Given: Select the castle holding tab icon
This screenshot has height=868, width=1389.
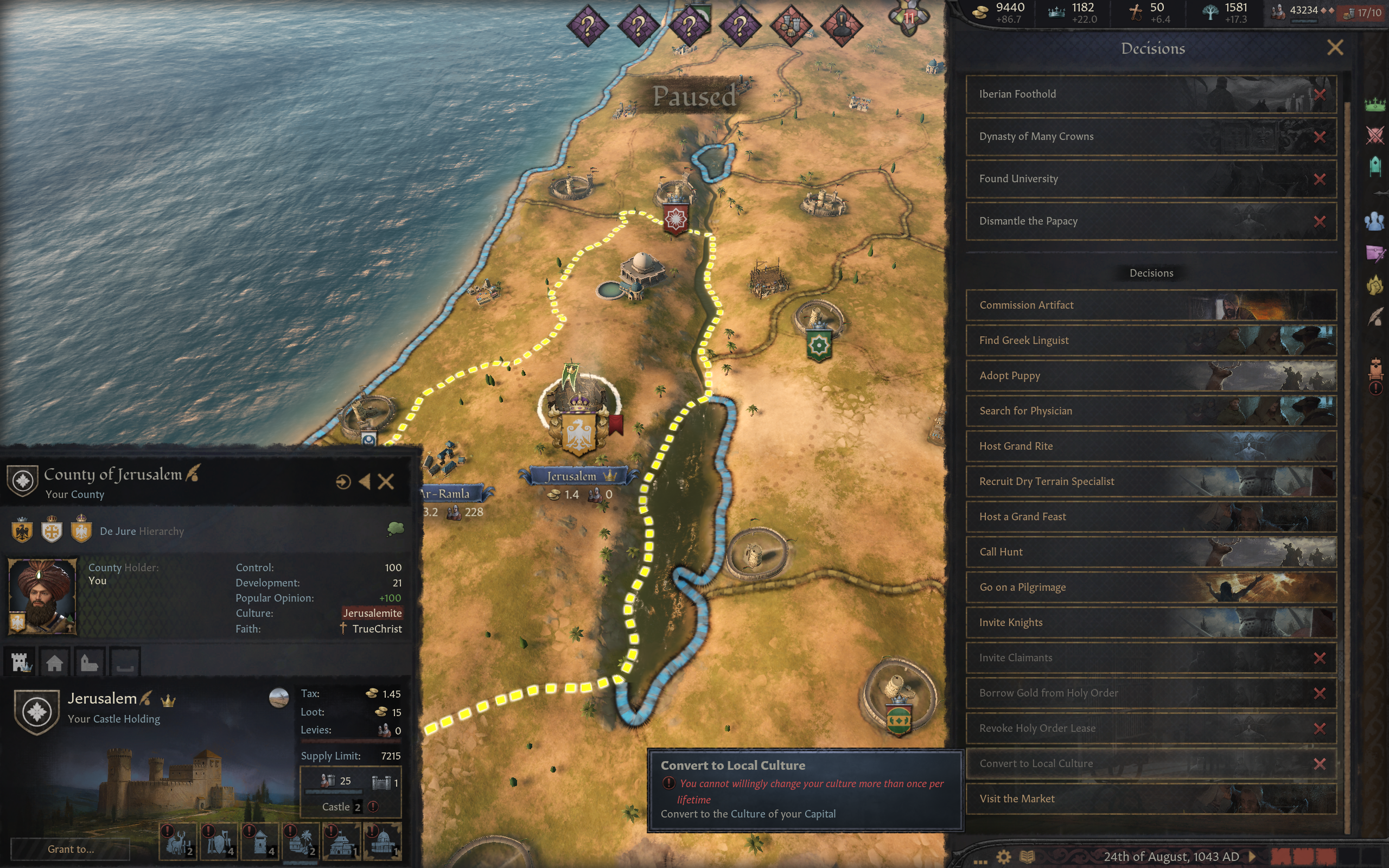Looking at the screenshot, I should tap(22, 662).
